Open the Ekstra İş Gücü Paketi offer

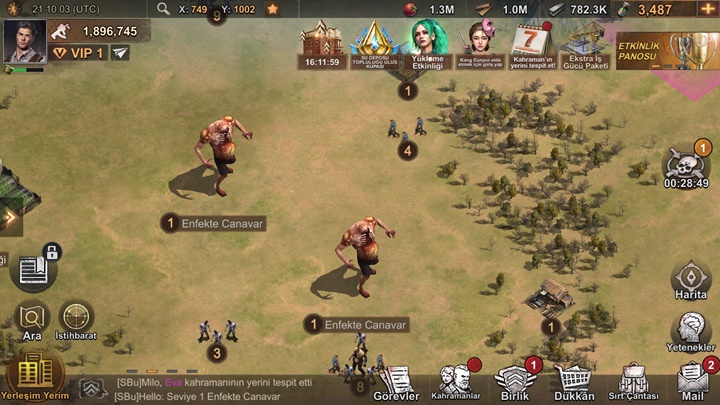[x=585, y=45]
